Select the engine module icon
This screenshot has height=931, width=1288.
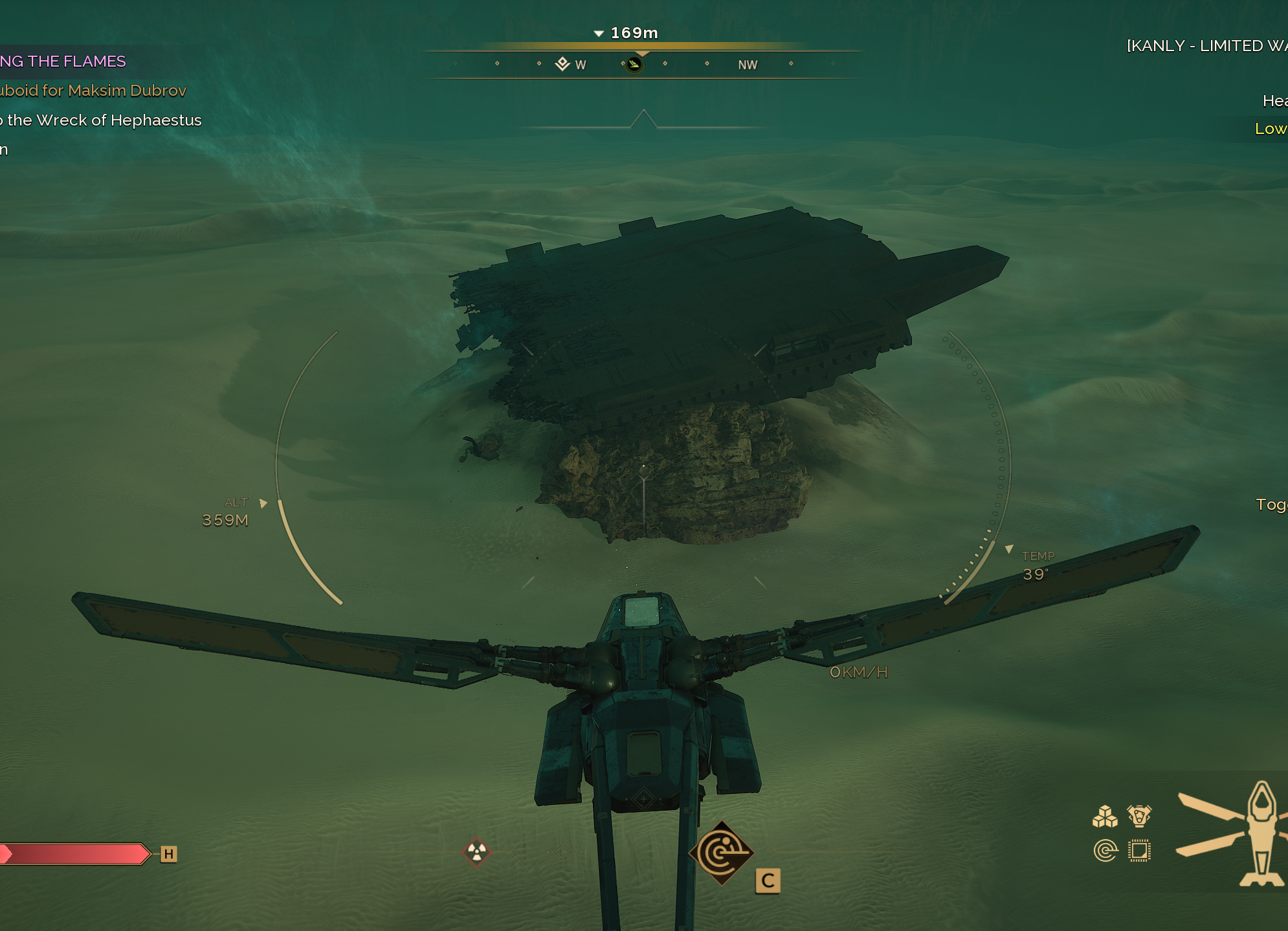[x=1139, y=816]
